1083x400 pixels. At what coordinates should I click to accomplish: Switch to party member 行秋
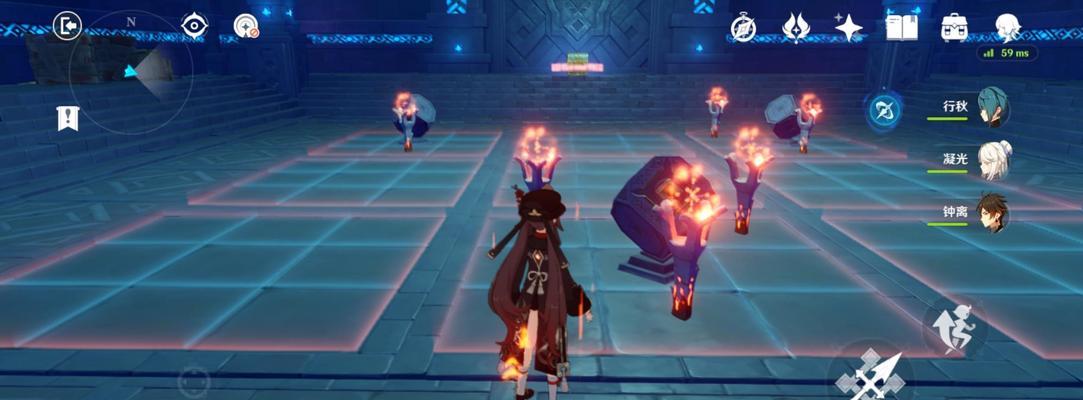990,109
